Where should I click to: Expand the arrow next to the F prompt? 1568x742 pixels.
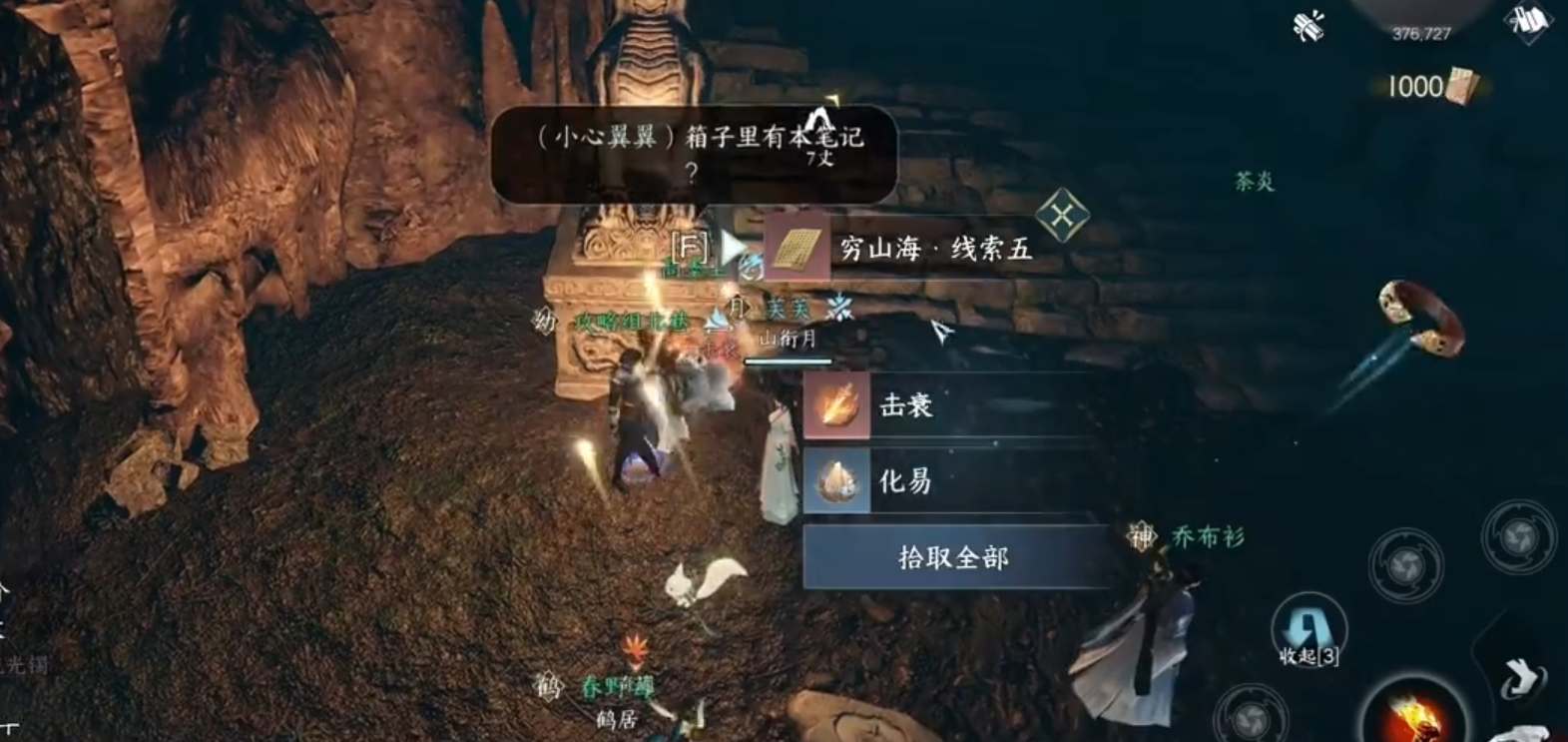(733, 246)
